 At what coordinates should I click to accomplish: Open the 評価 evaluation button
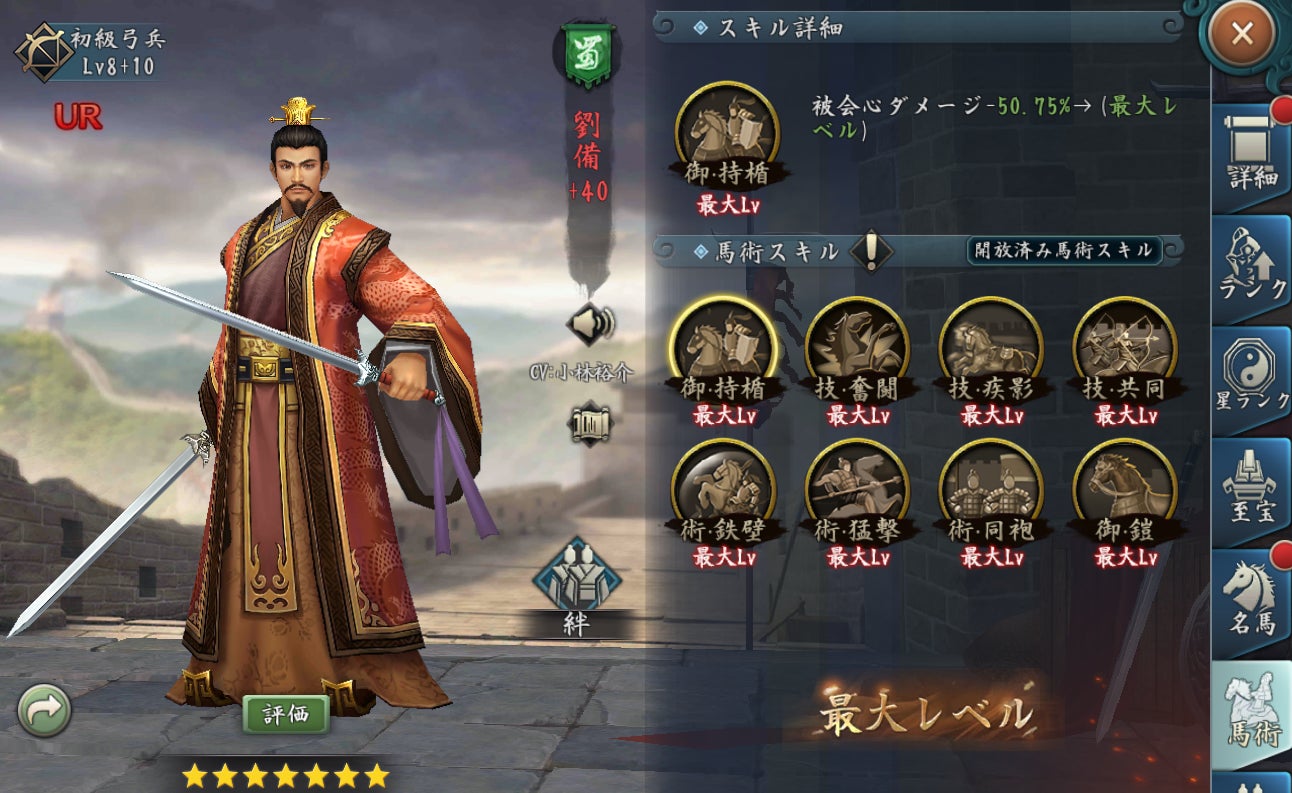[x=286, y=714]
